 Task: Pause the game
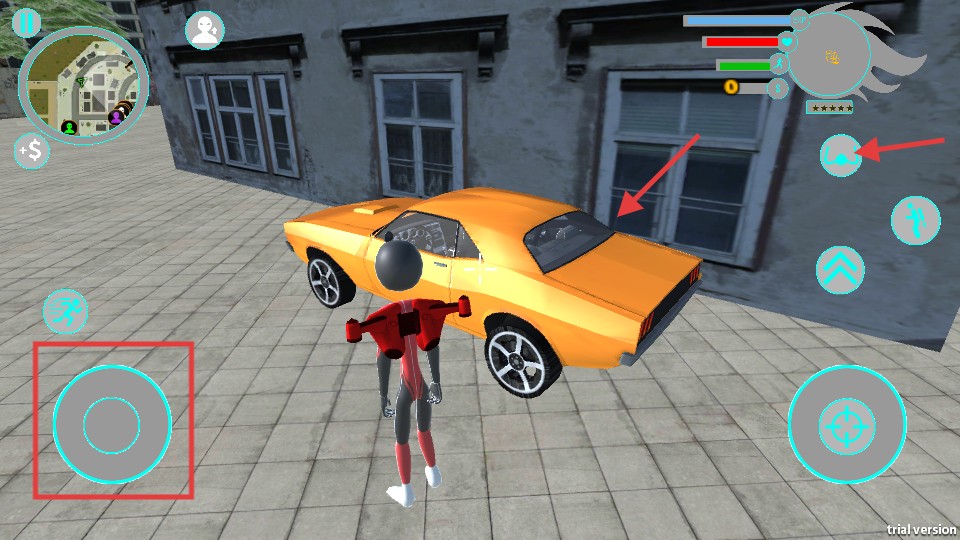click(x=28, y=22)
